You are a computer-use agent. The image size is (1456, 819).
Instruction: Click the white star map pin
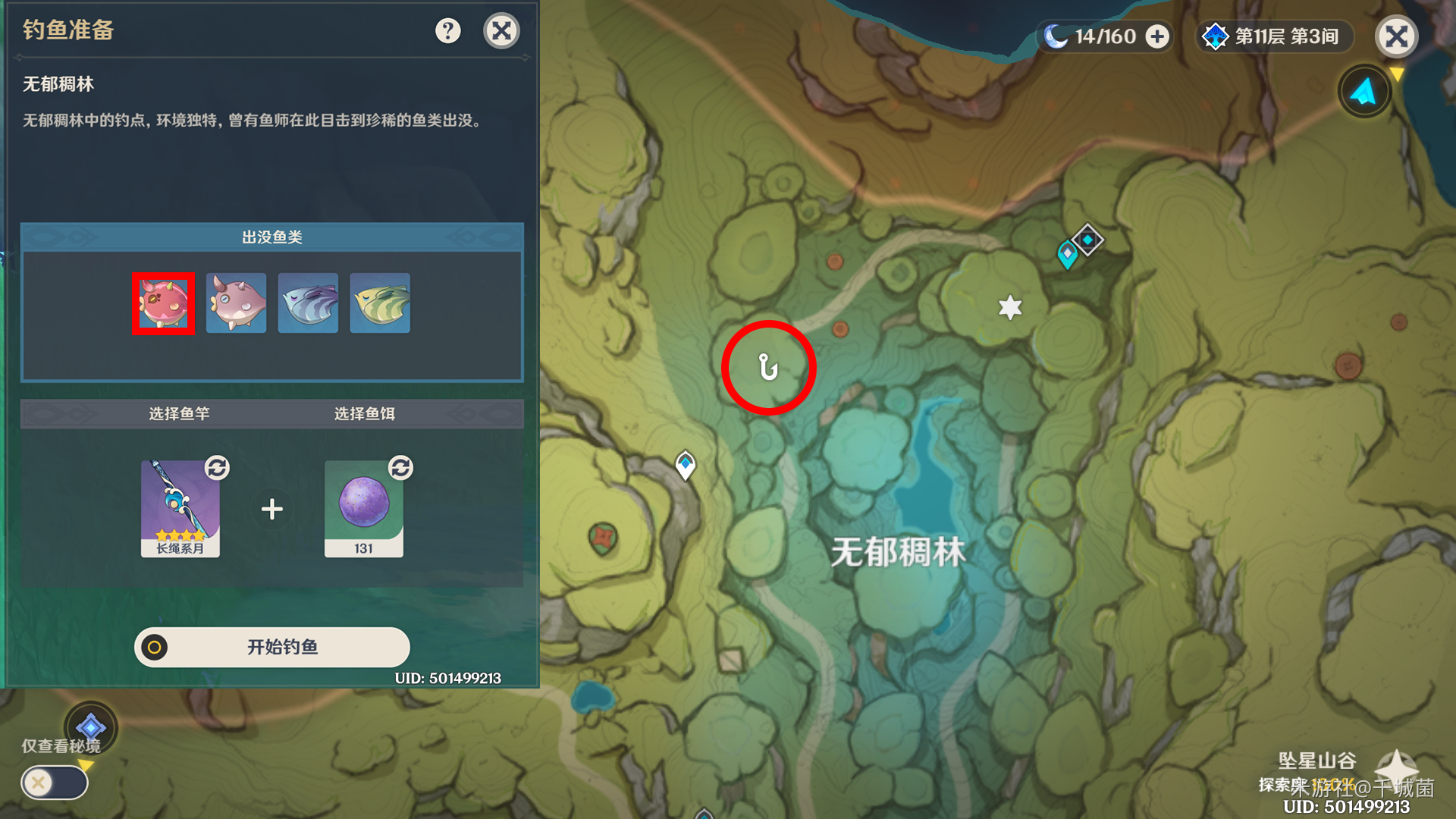(x=1010, y=307)
